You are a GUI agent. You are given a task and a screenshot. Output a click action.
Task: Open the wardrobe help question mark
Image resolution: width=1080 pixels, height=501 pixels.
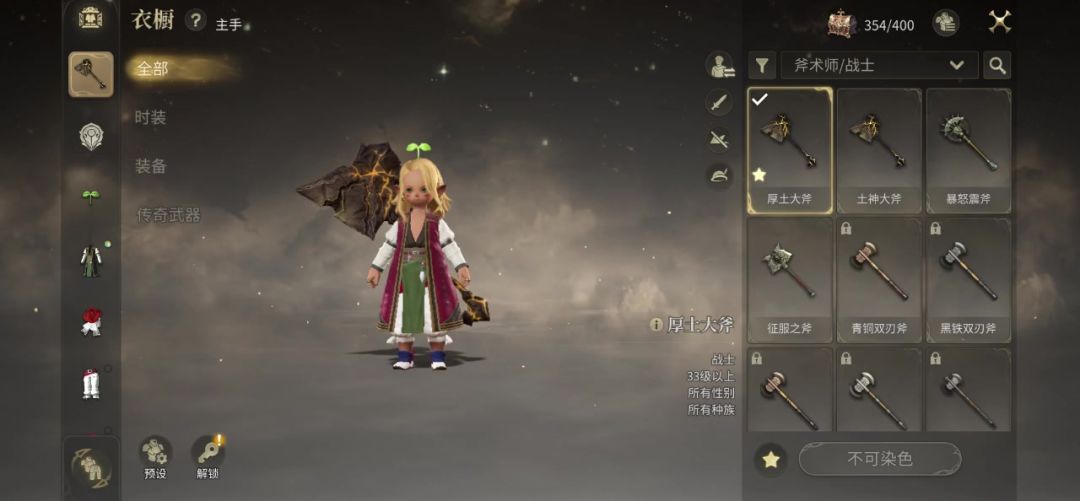tap(196, 21)
